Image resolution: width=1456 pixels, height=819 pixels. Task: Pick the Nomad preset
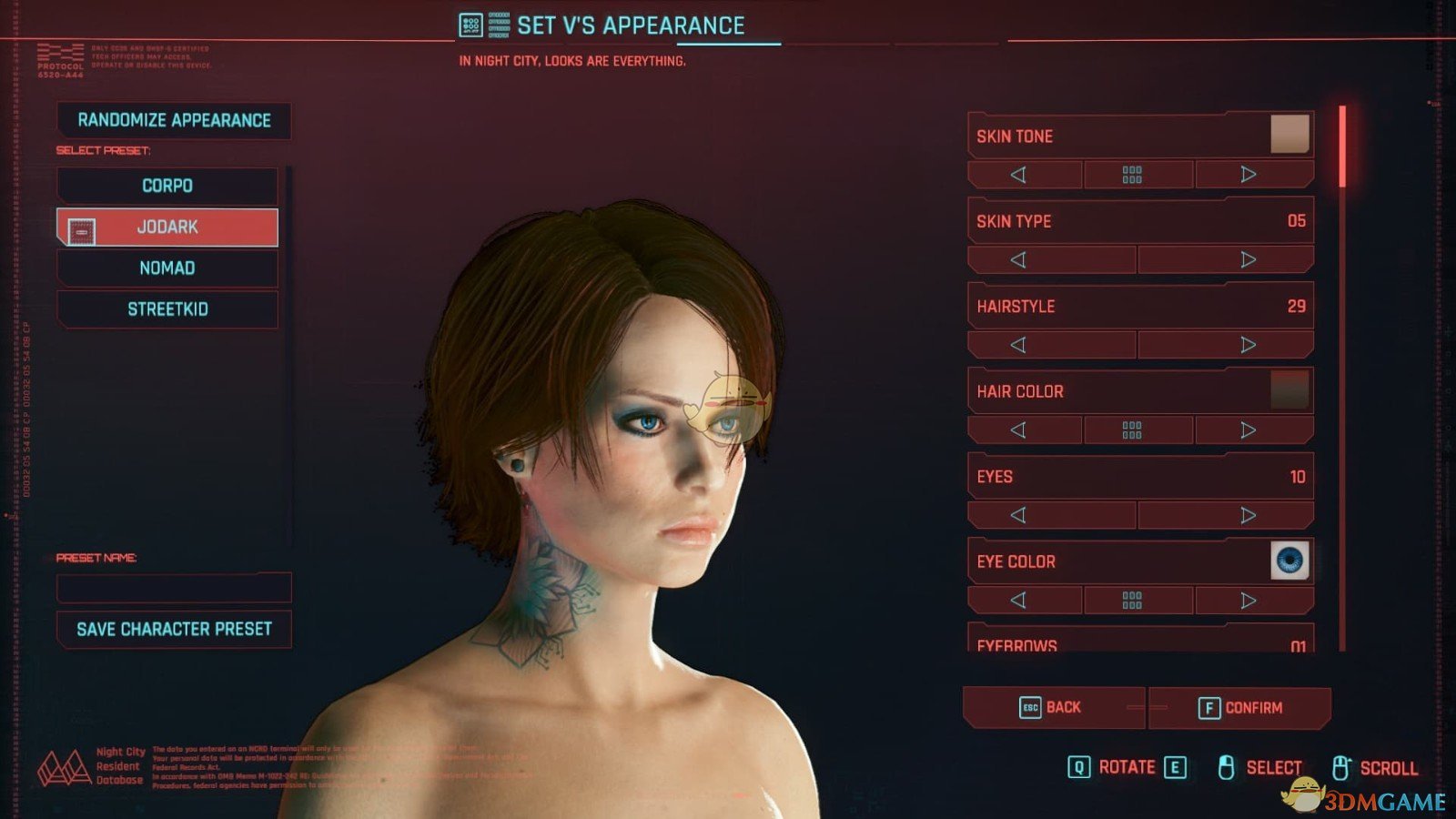[167, 268]
